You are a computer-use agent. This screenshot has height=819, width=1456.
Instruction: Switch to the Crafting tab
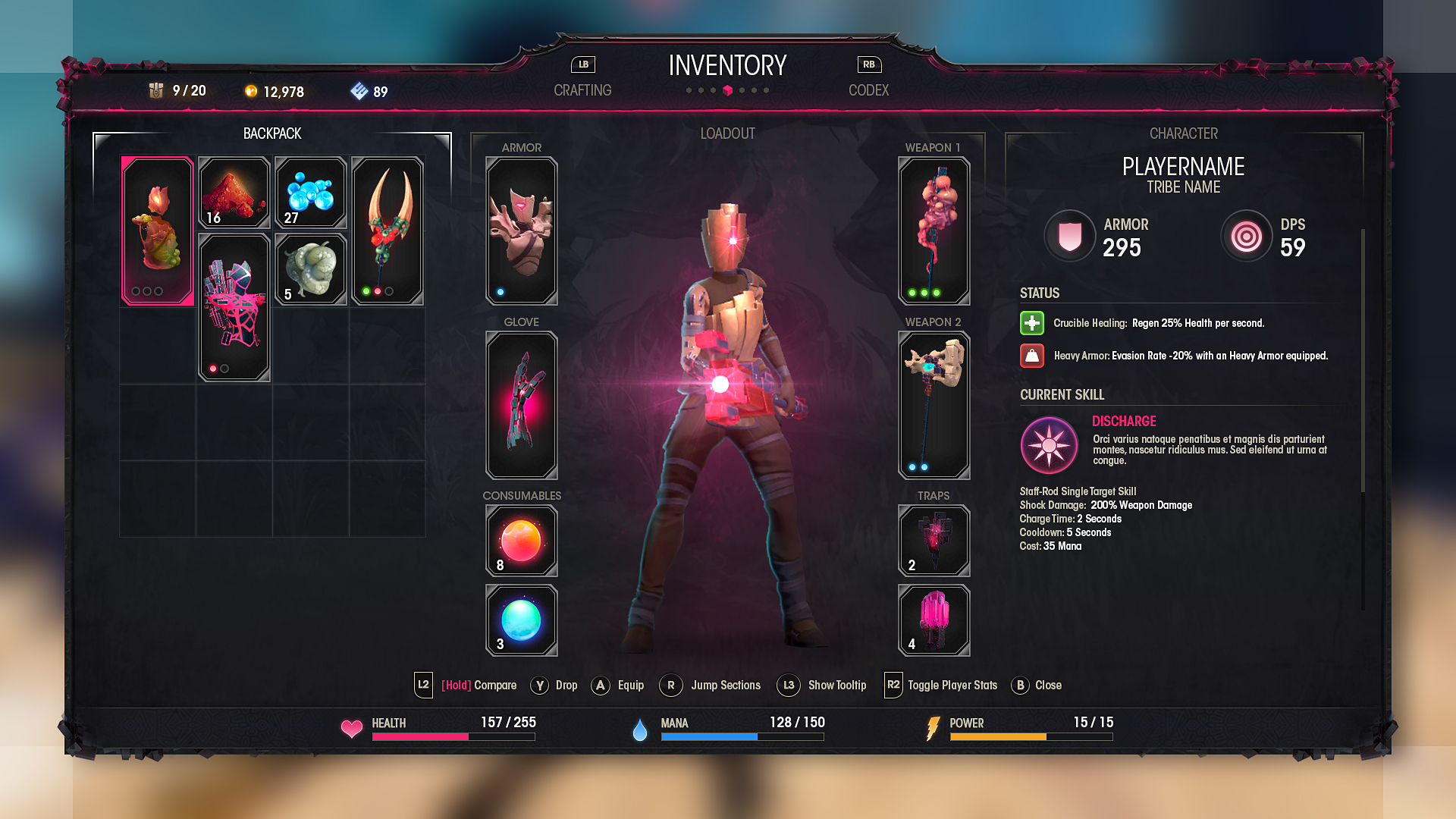(582, 89)
